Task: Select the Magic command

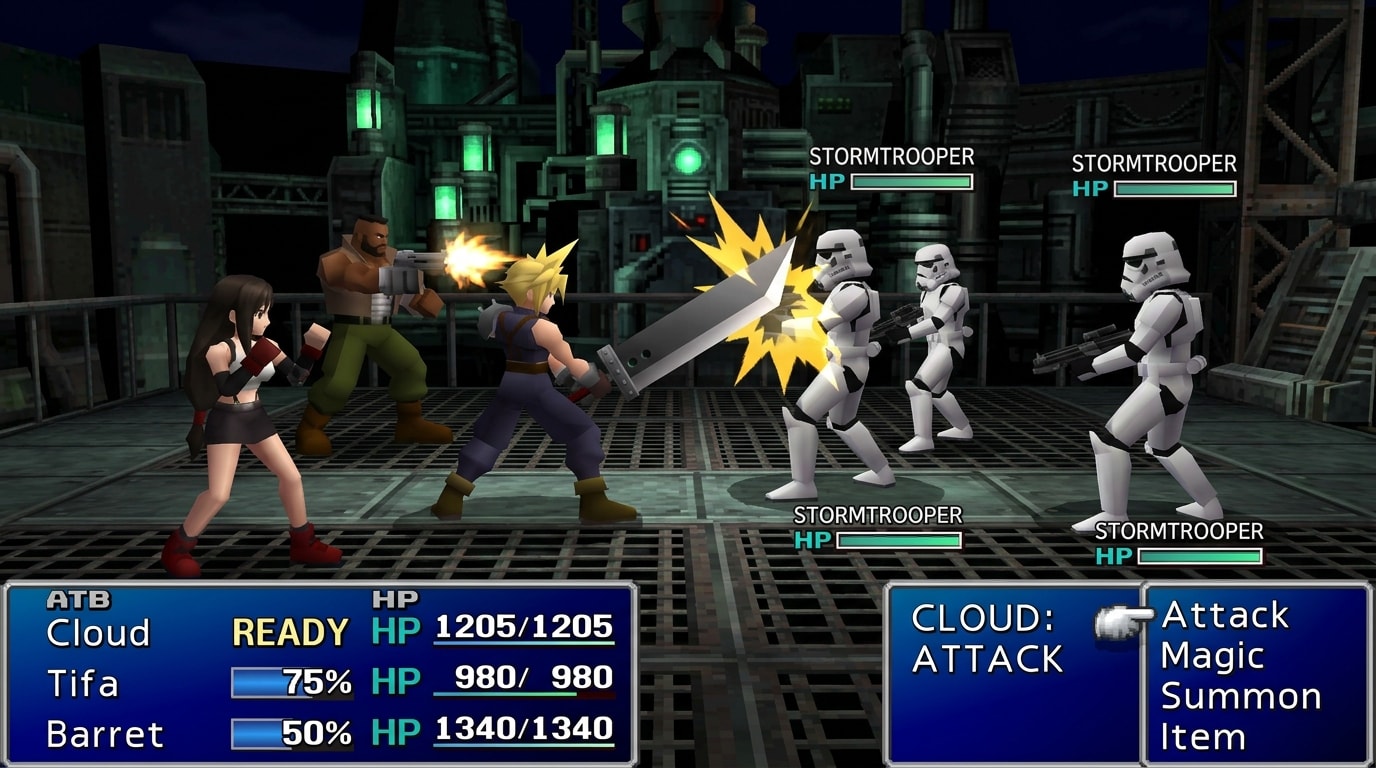Action: pos(1212,657)
